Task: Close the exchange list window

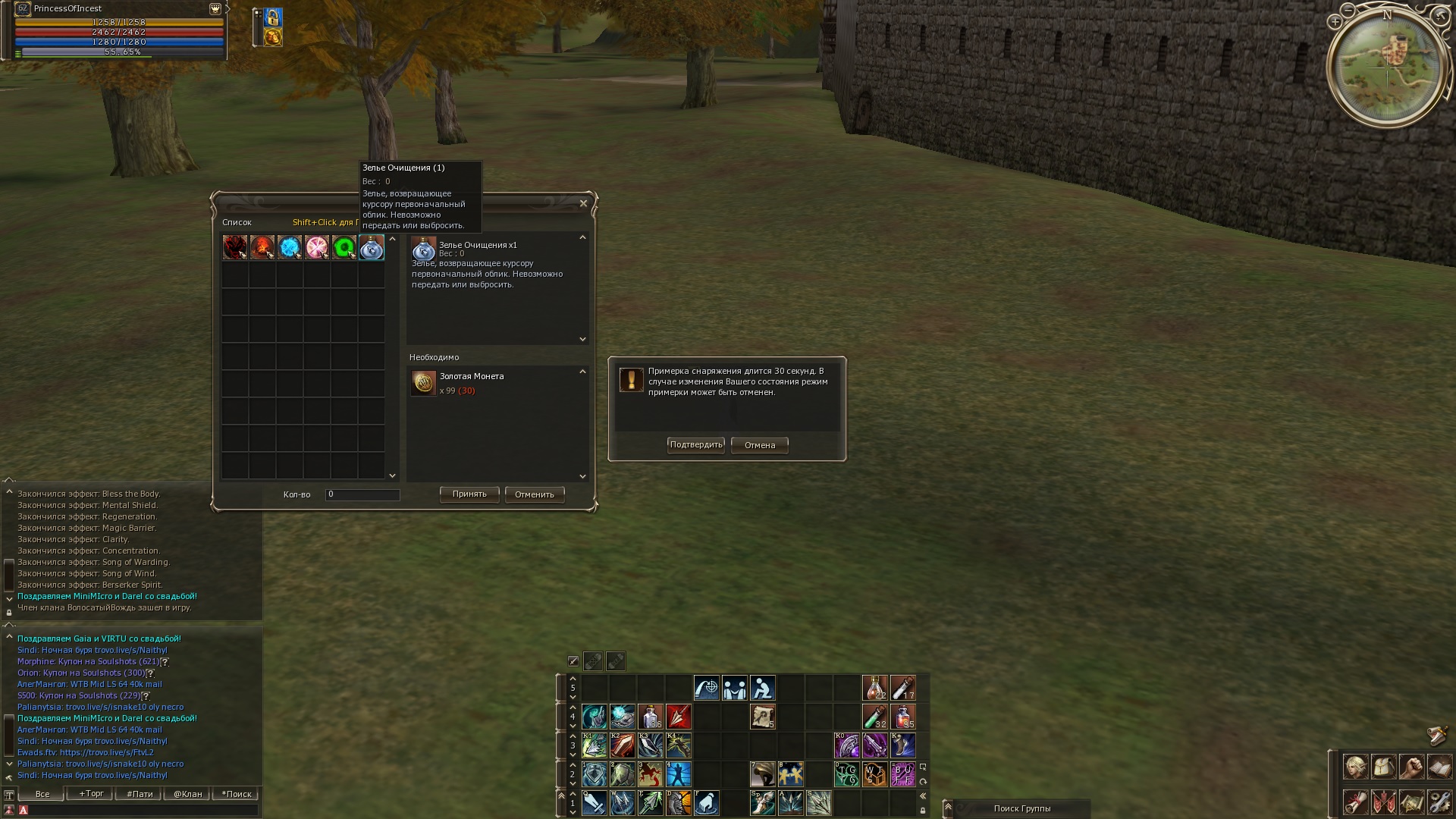Action: [583, 203]
